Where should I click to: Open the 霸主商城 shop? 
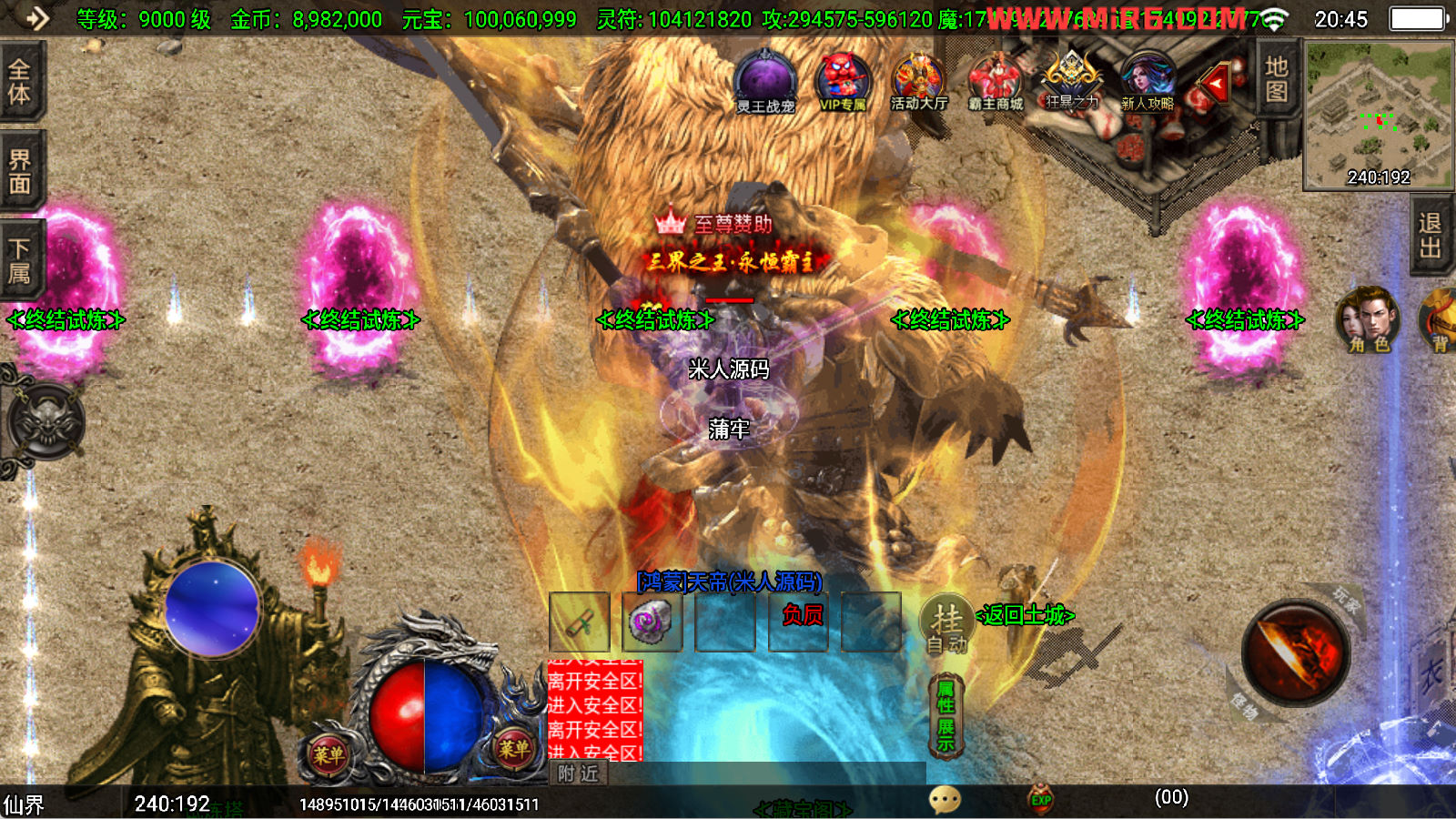(996, 83)
